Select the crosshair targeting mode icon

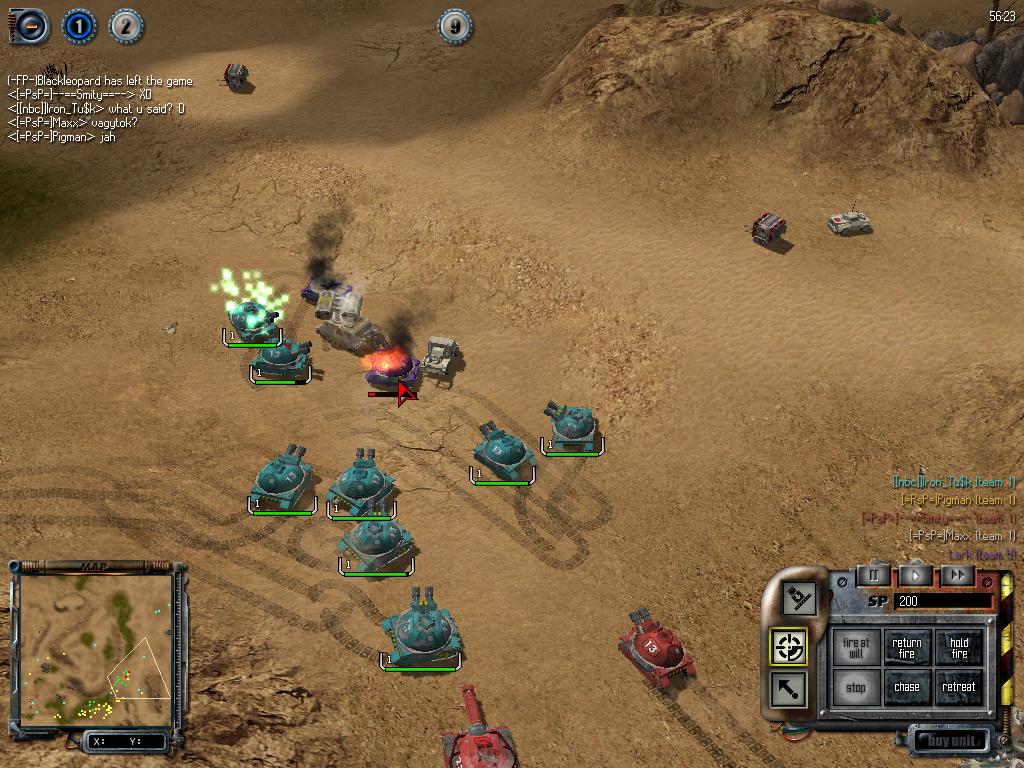coord(790,646)
